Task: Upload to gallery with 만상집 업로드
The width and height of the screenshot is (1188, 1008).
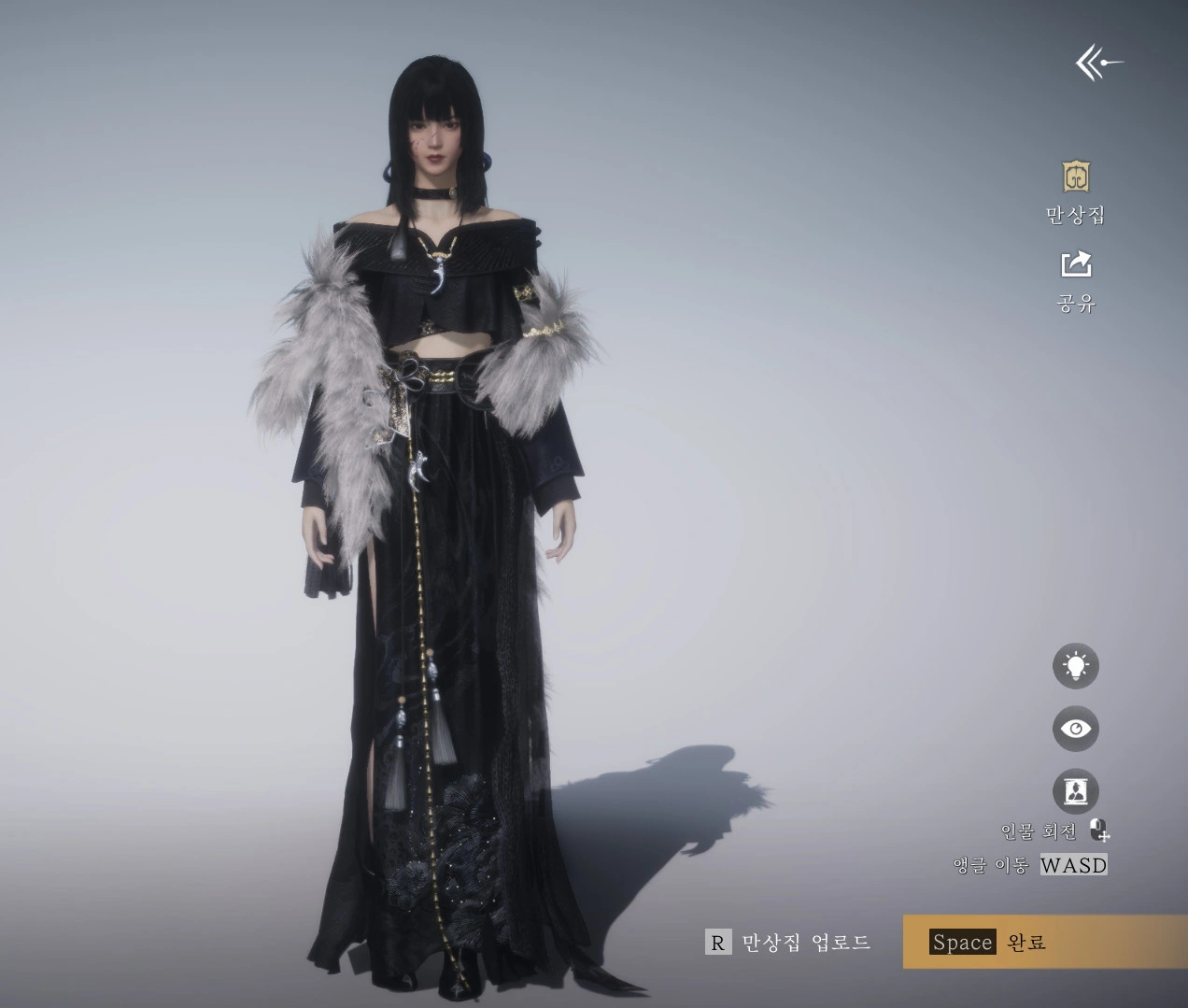Action: 788,942
